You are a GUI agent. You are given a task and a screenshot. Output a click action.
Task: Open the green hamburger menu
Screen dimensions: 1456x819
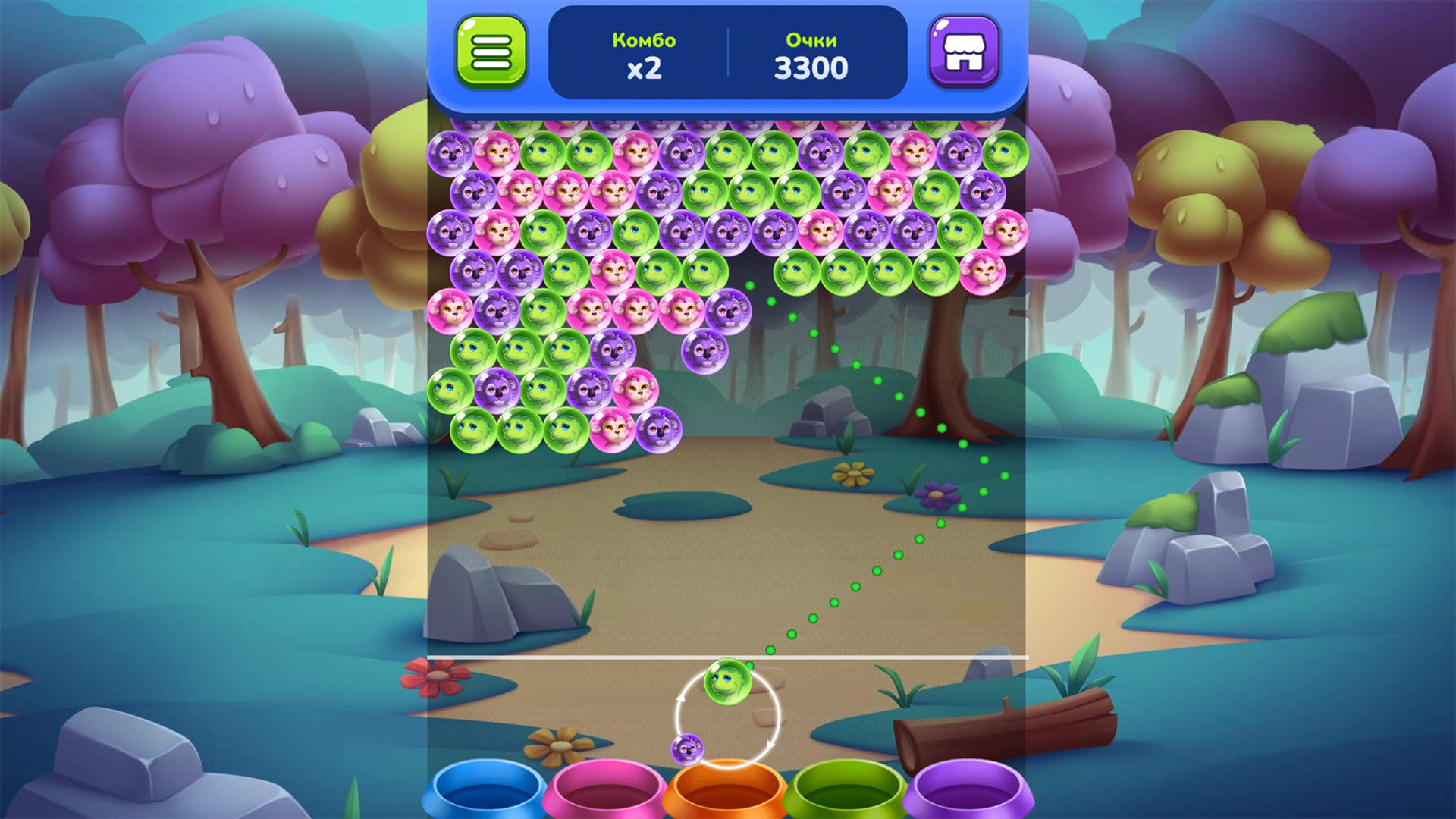[493, 53]
